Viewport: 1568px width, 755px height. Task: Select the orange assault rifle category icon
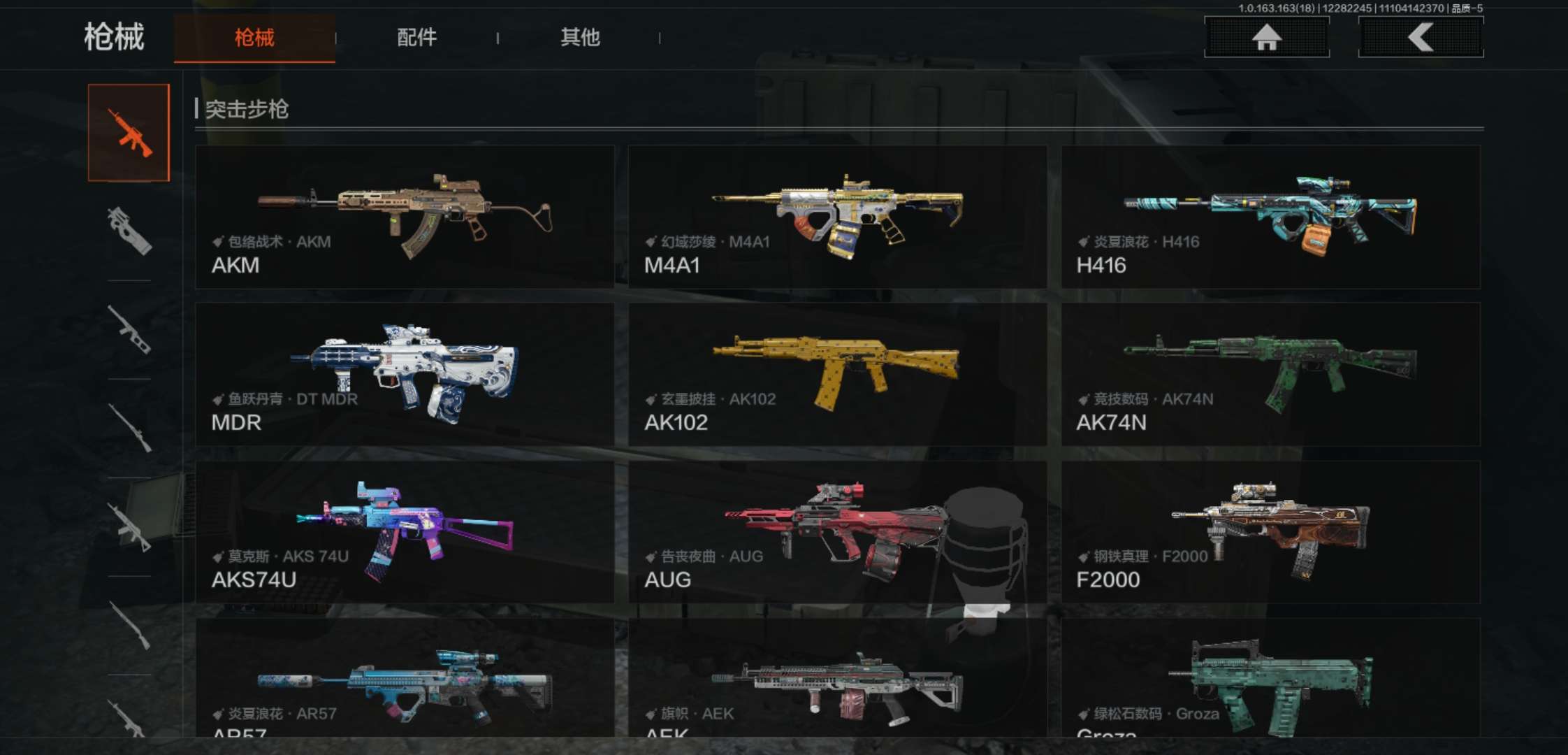tap(129, 133)
